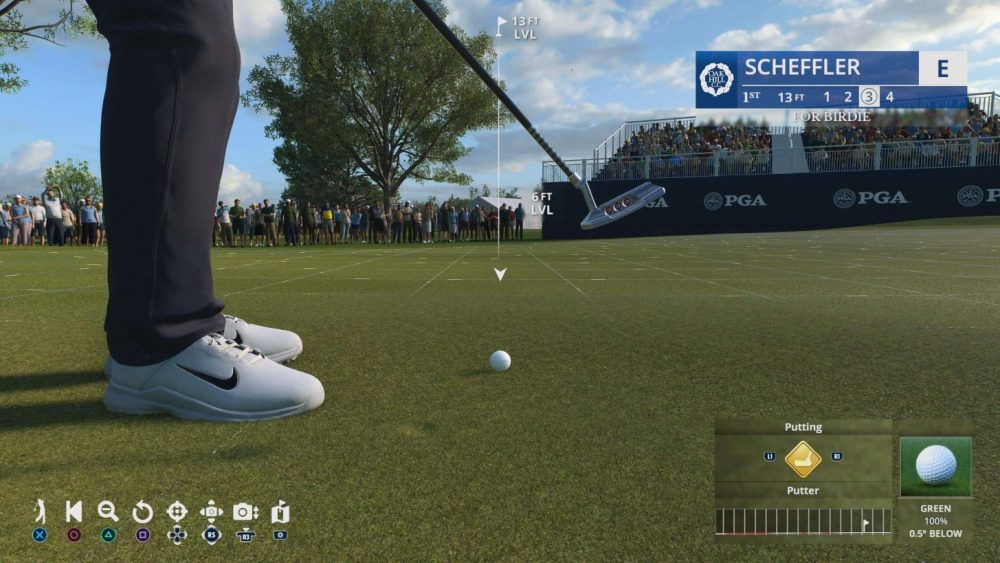Screen dimensions: 1000x563
Task: Select the golfer swing icon
Action: click(x=40, y=511)
